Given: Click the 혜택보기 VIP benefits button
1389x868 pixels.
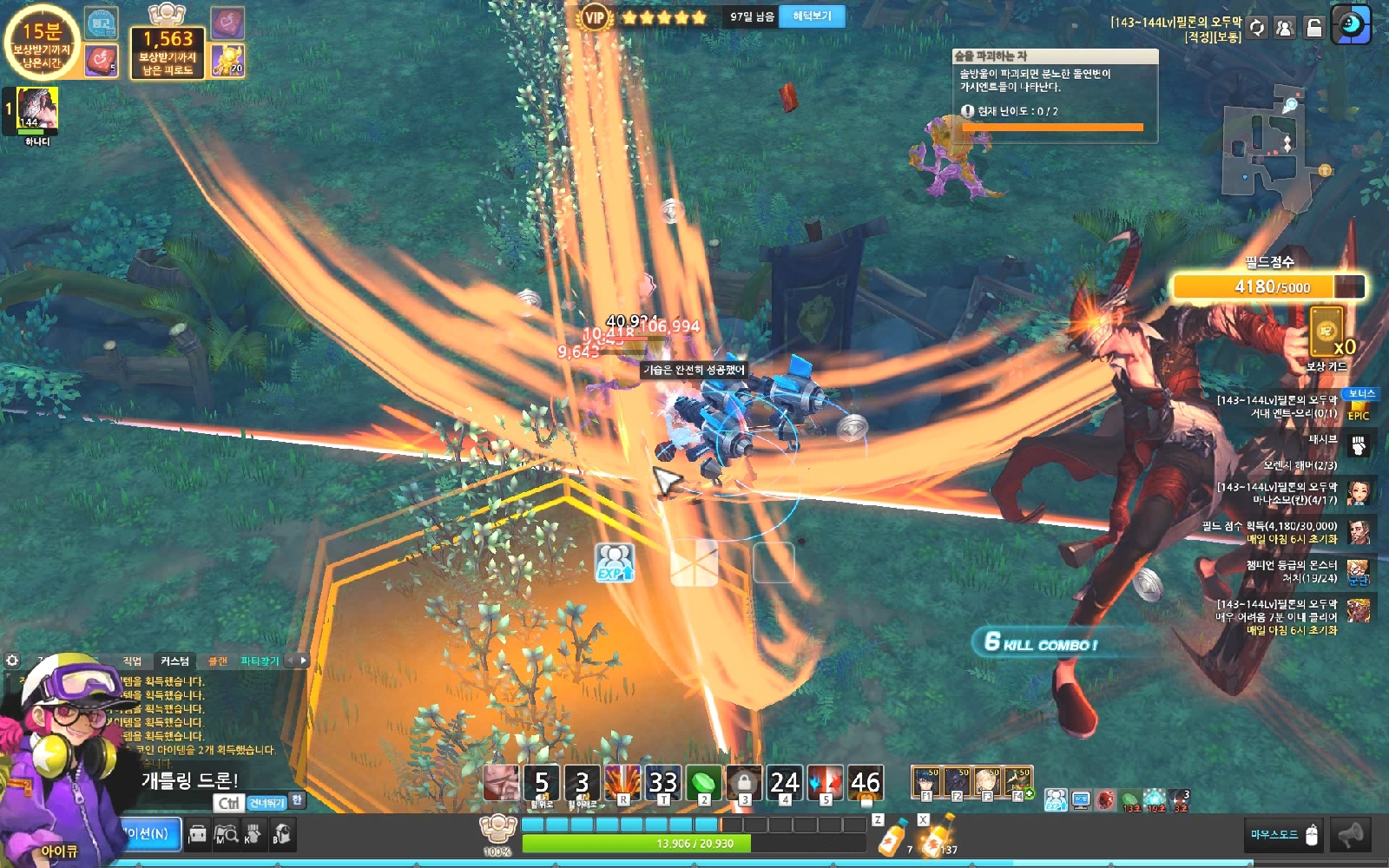Looking at the screenshot, I should pyautogui.click(x=812, y=16).
